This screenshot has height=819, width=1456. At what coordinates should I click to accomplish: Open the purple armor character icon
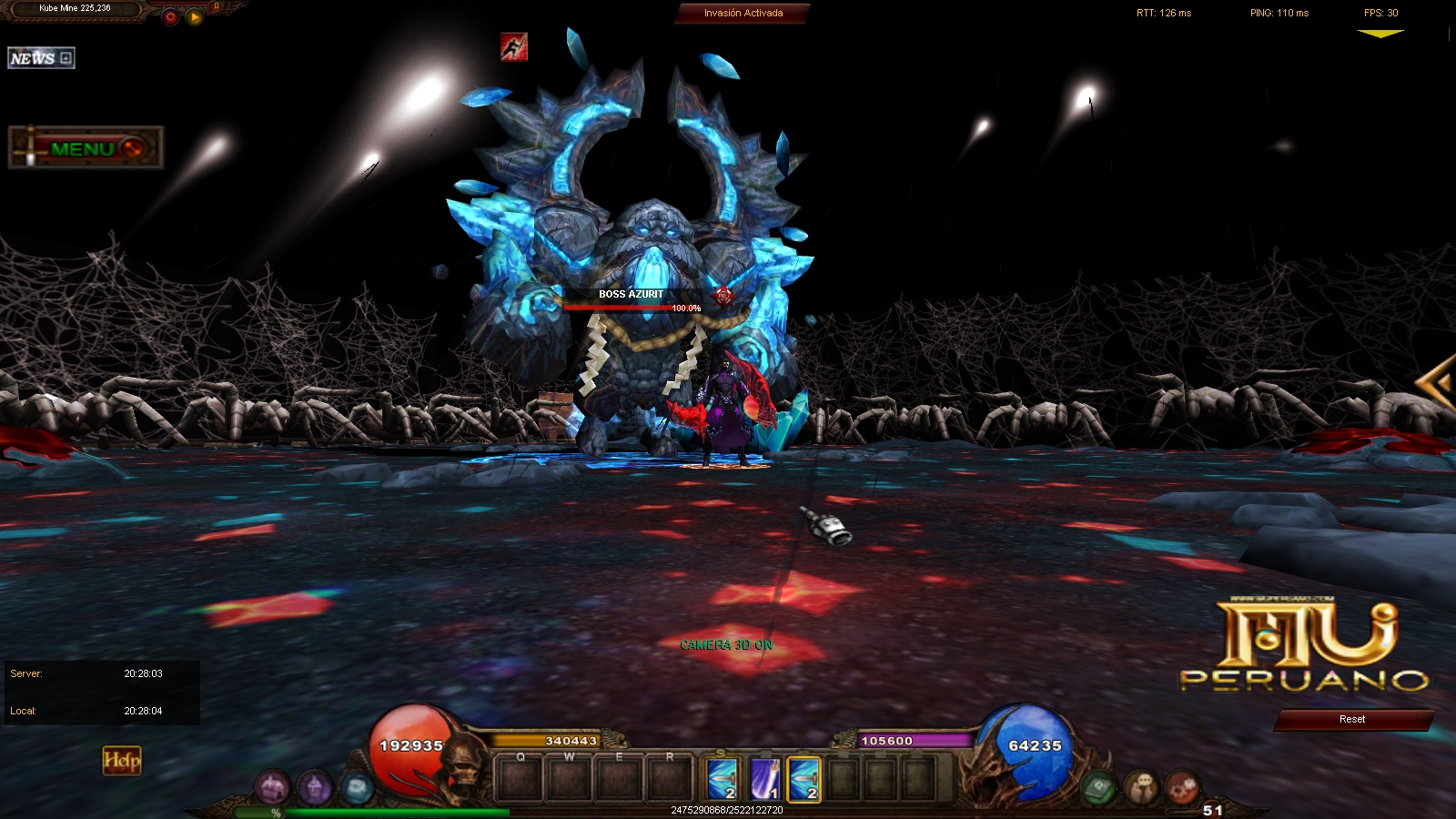click(x=272, y=787)
